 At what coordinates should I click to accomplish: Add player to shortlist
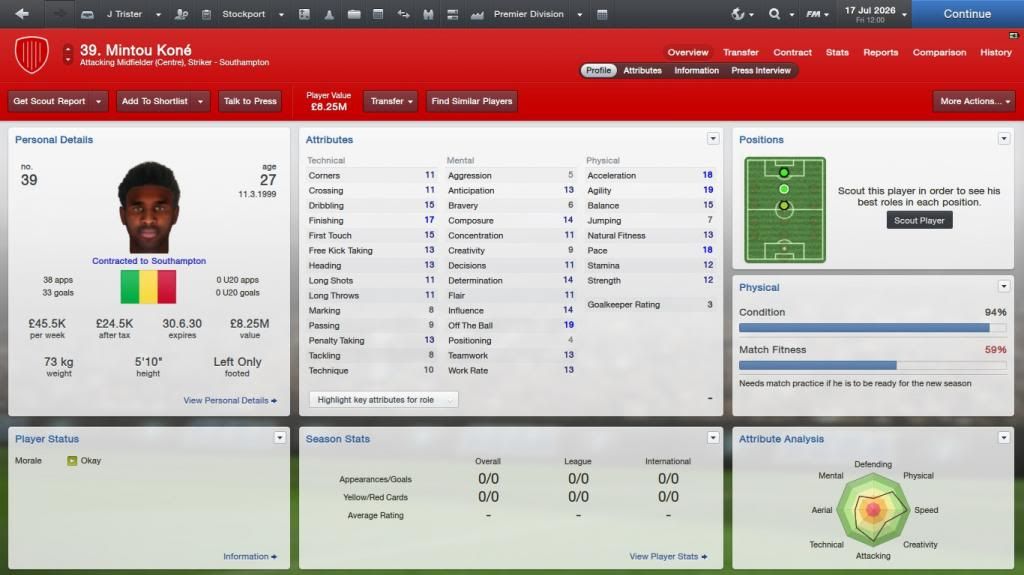click(x=156, y=101)
